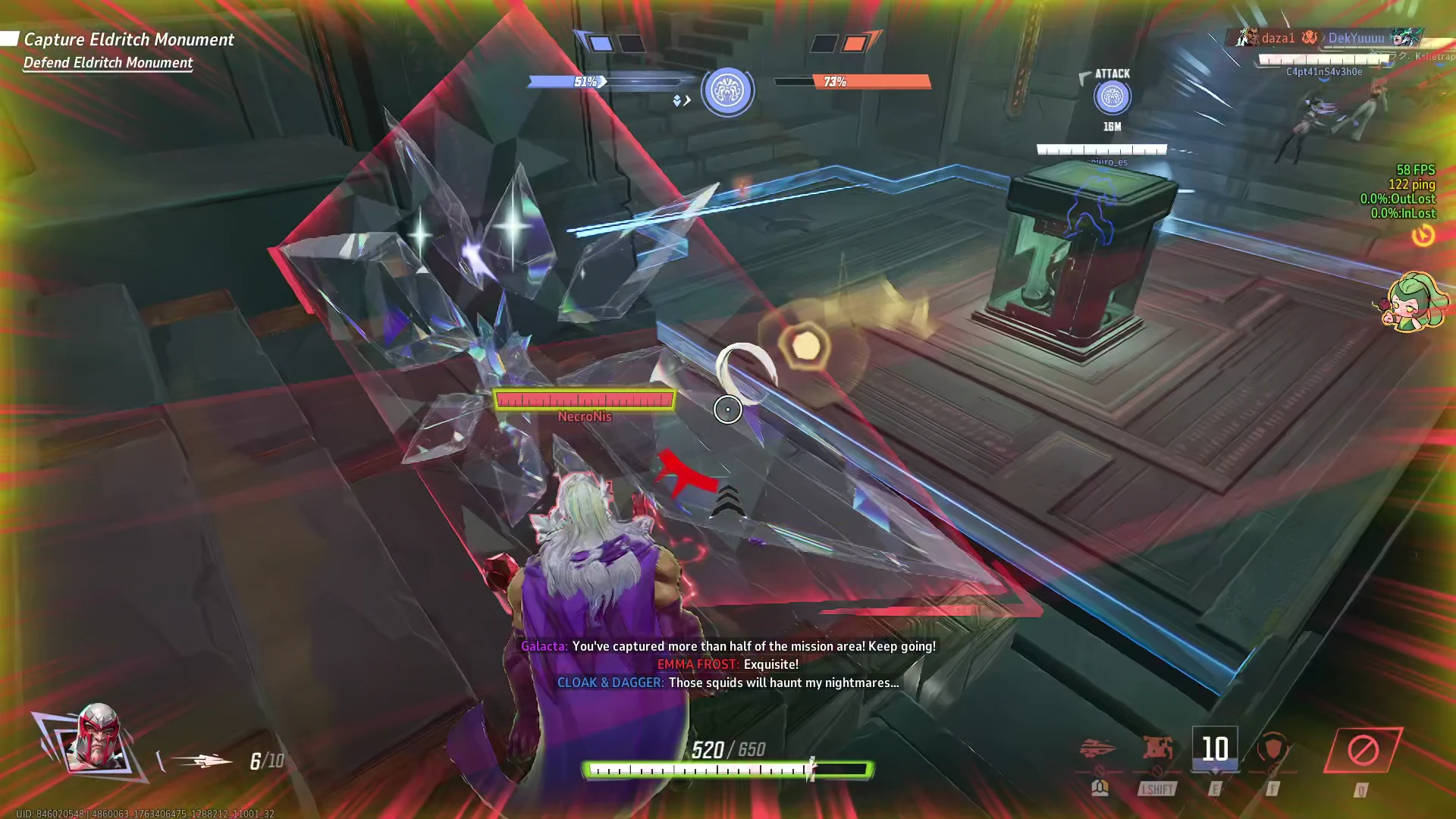Viewport: 1456px width, 819px height.
Task: Activate the disabled ultimate ability icon
Action: click(1362, 751)
